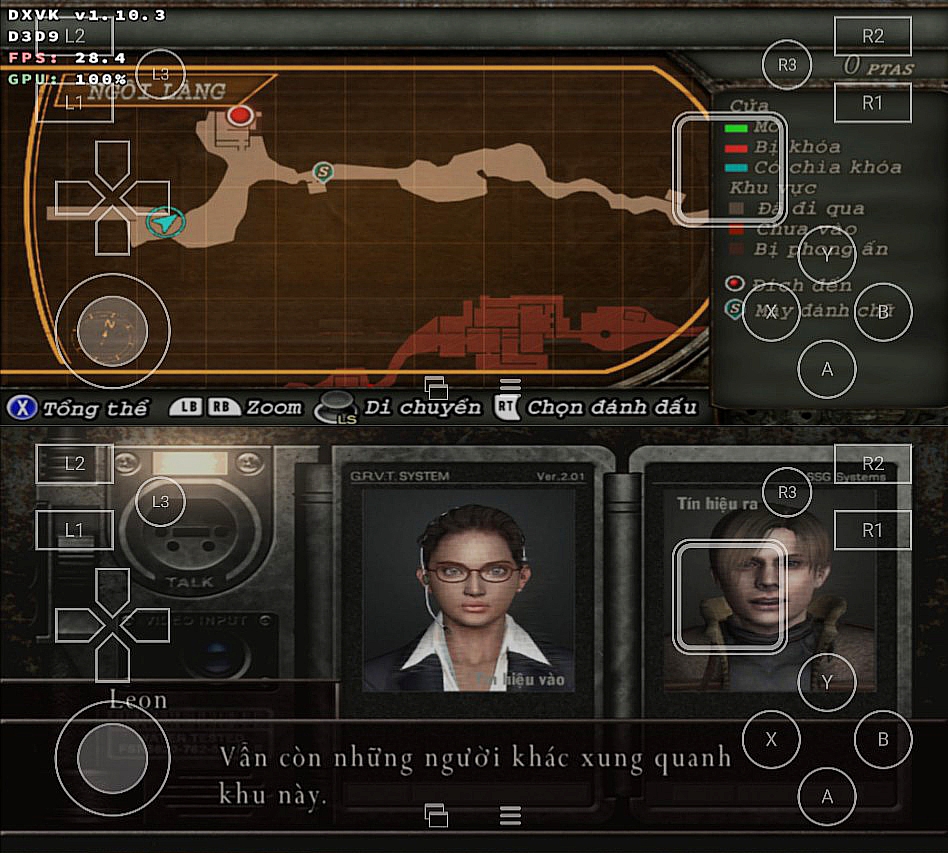Click the typewriter S marker on the map
The width and height of the screenshot is (948, 853).
point(322,171)
